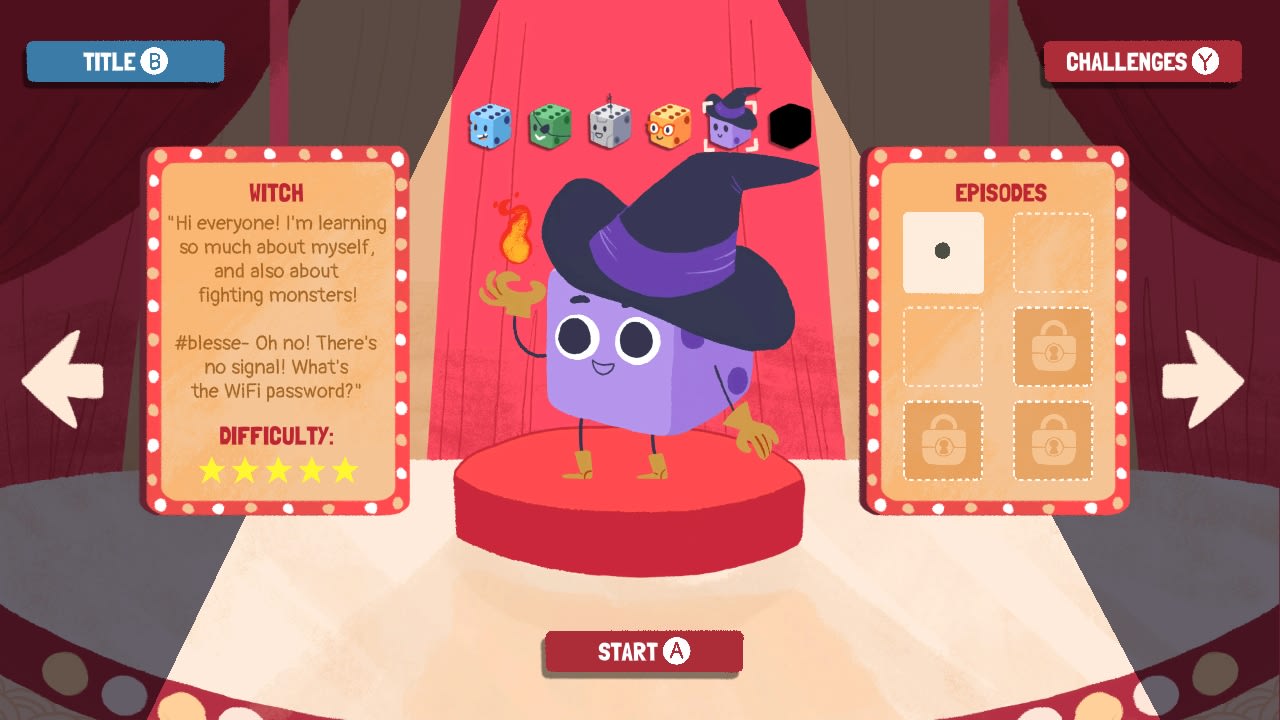Screen dimensions: 1280x720
Task: Open the Challenges menu
Action: click(1143, 61)
